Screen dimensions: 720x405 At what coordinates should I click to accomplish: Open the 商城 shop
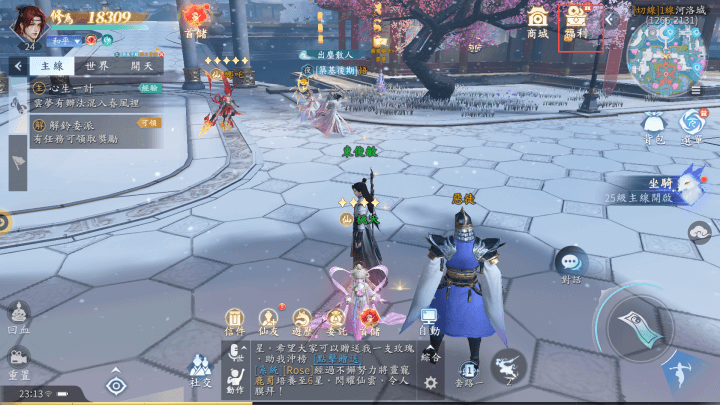point(538,21)
